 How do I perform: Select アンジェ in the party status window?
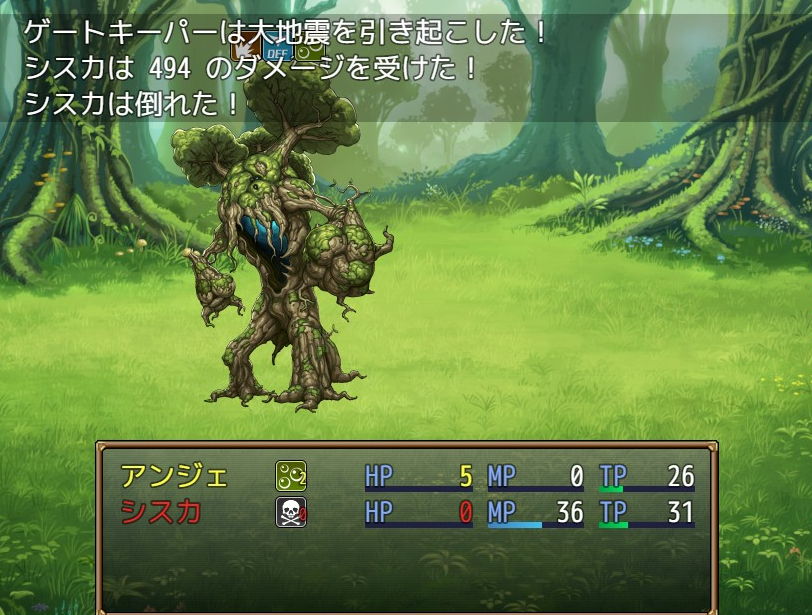[x=174, y=476]
